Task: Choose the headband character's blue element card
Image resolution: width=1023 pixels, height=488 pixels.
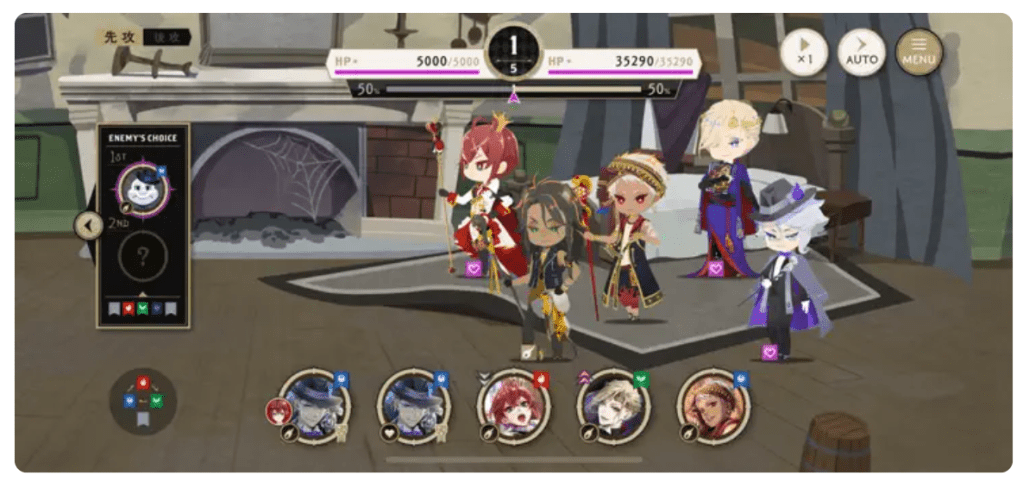Action: pos(712,405)
